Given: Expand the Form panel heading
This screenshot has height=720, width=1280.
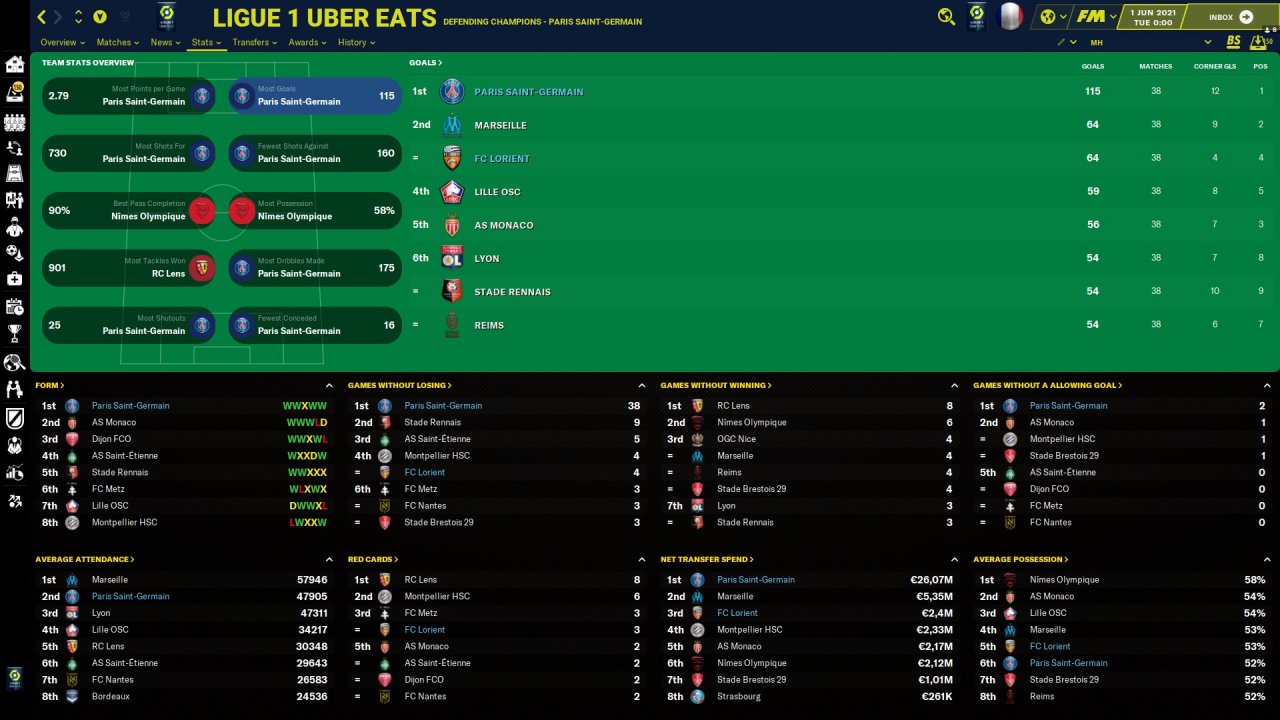Looking at the screenshot, I should [x=49, y=385].
